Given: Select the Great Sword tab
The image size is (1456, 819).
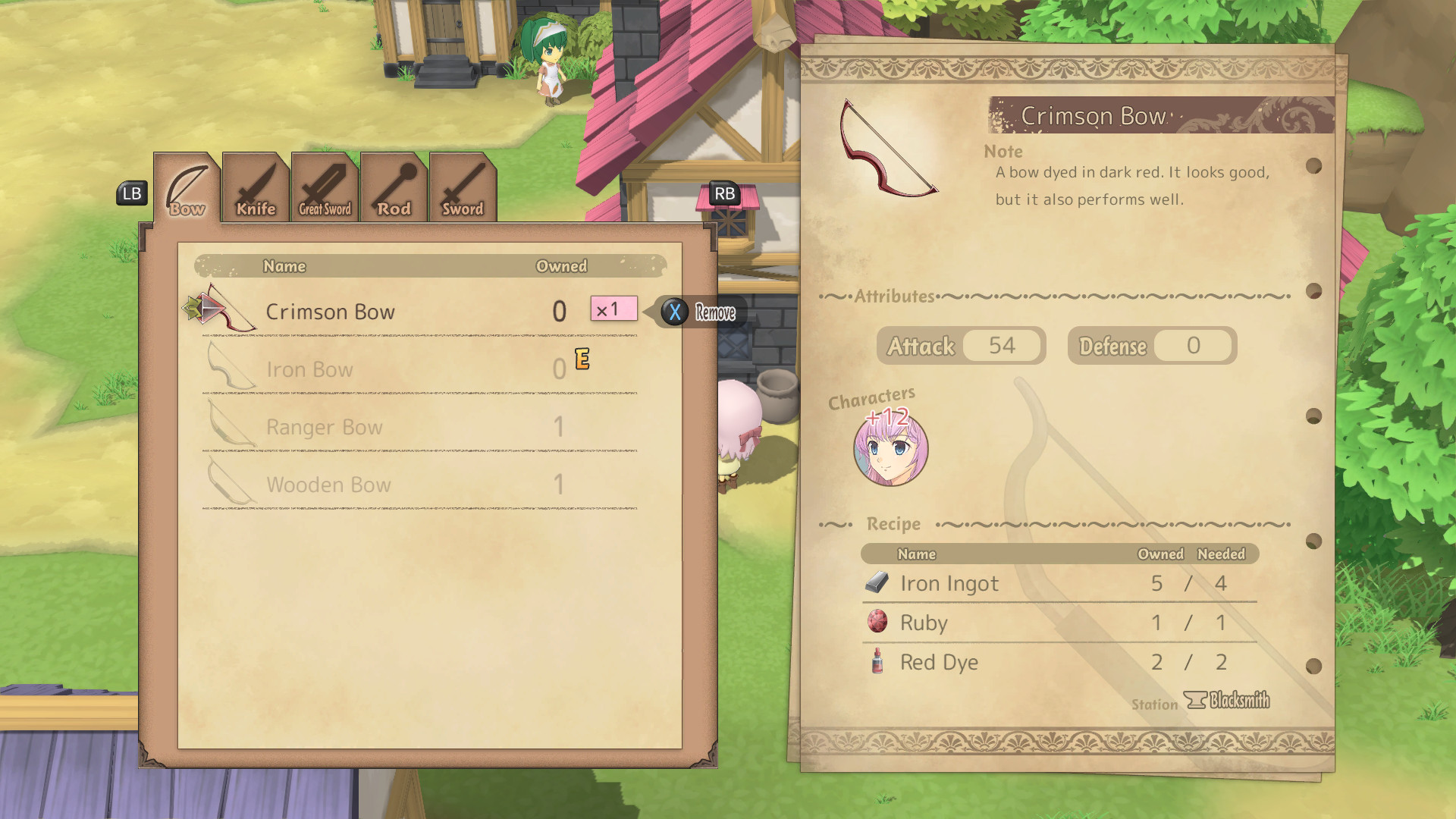Looking at the screenshot, I should tap(325, 190).
